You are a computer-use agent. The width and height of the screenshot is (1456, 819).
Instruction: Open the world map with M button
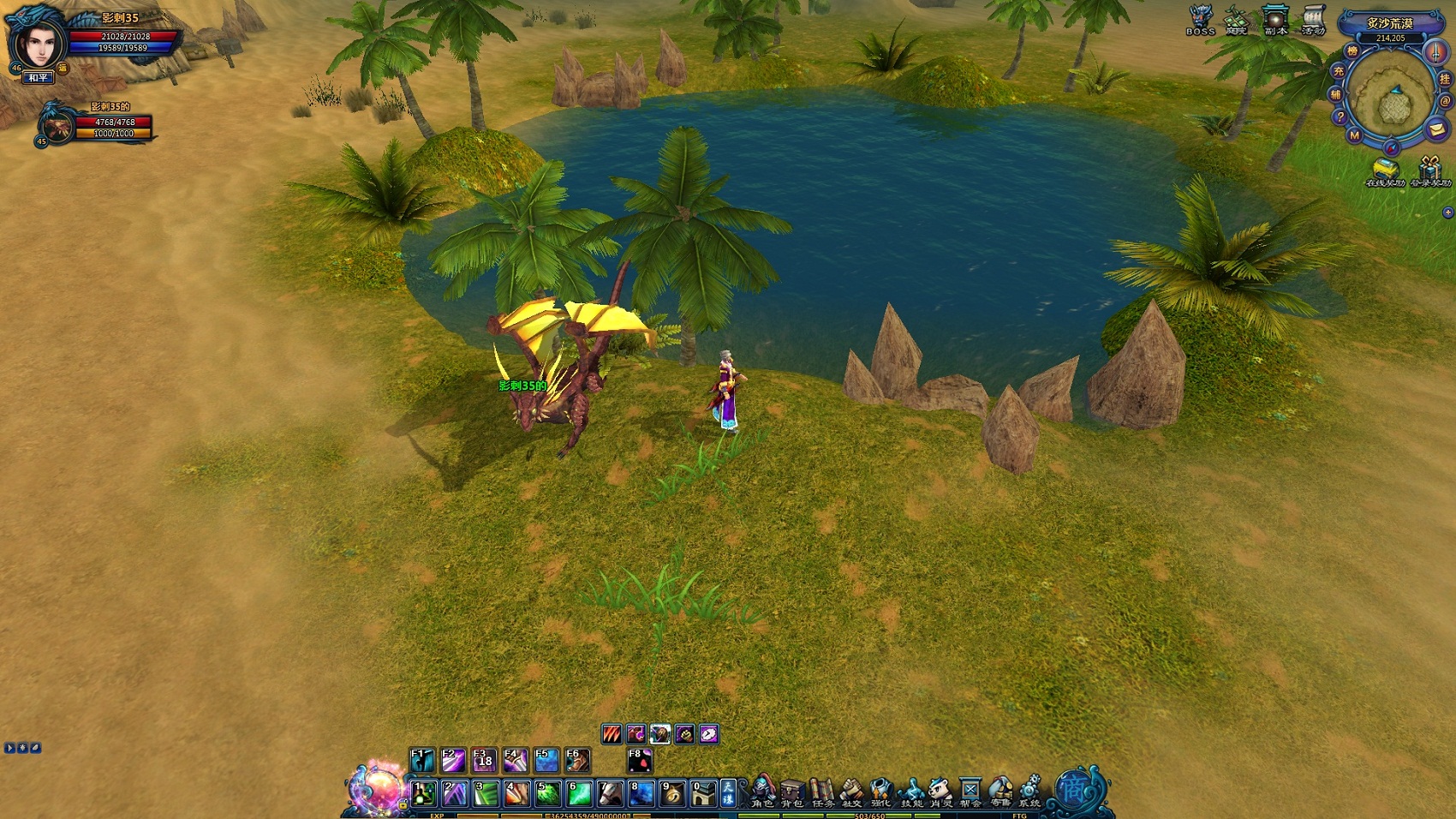coord(1354,135)
